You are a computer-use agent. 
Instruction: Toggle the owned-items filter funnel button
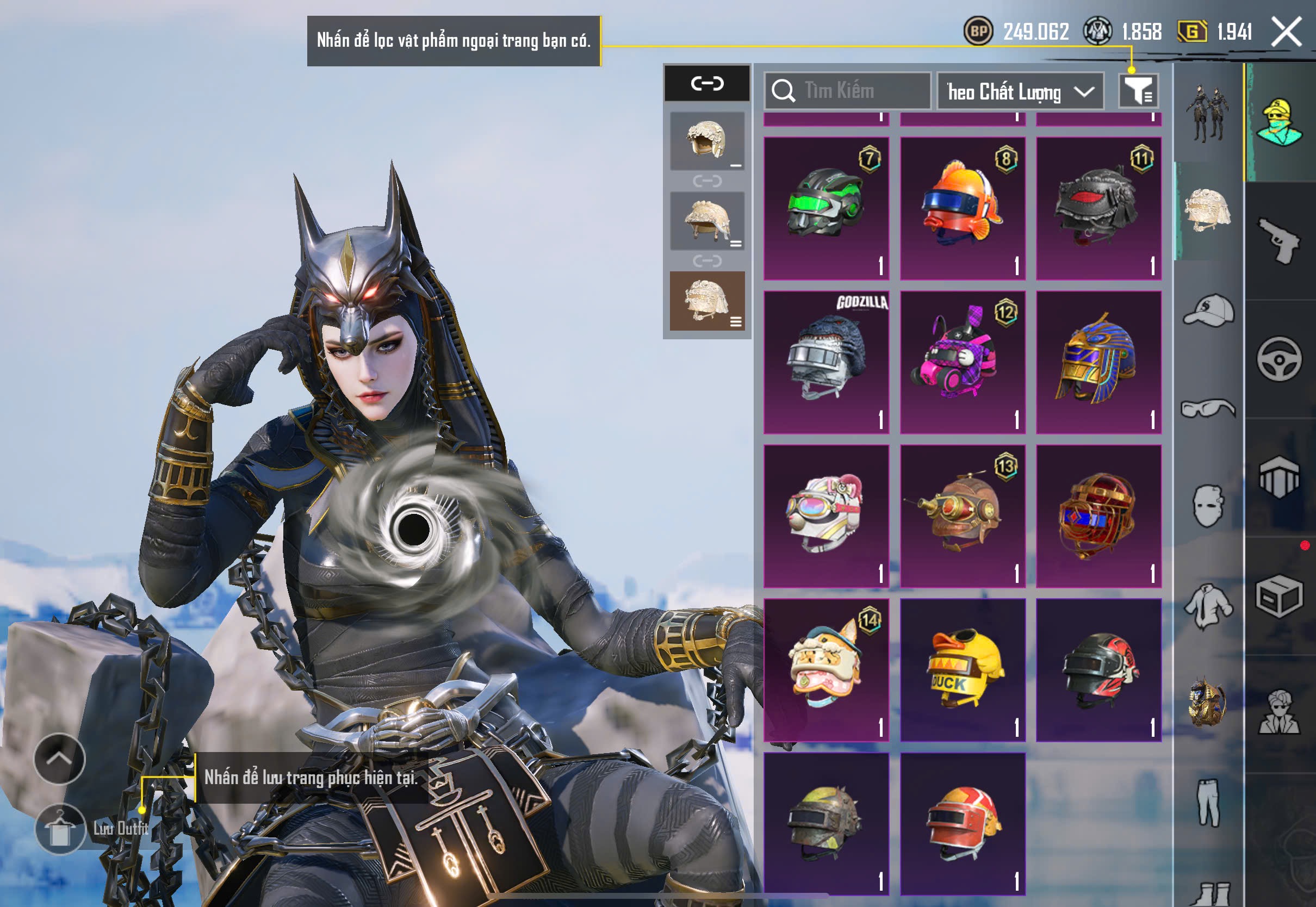click(1138, 91)
